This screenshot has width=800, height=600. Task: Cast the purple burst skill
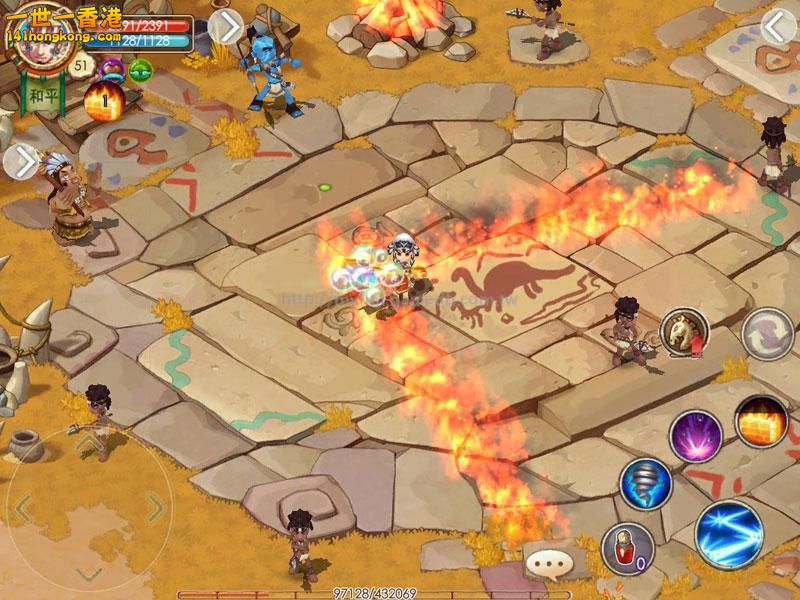pos(695,435)
